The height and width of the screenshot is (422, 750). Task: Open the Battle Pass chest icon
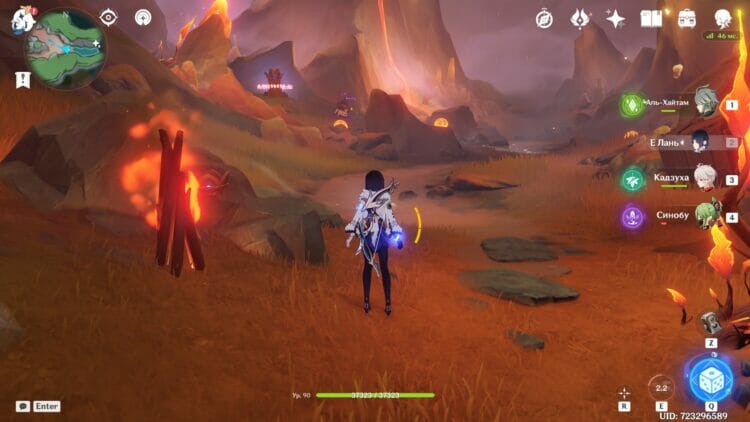(687, 19)
